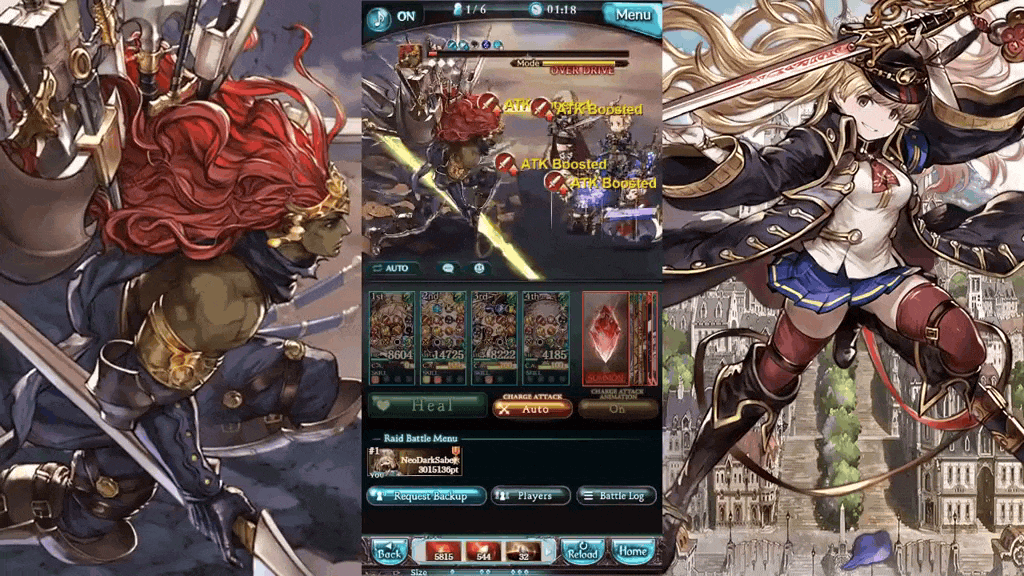Click the Heal button
The width and height of the screenshot is (1024, 576).
pyautogui.click(x=425, y=406)
